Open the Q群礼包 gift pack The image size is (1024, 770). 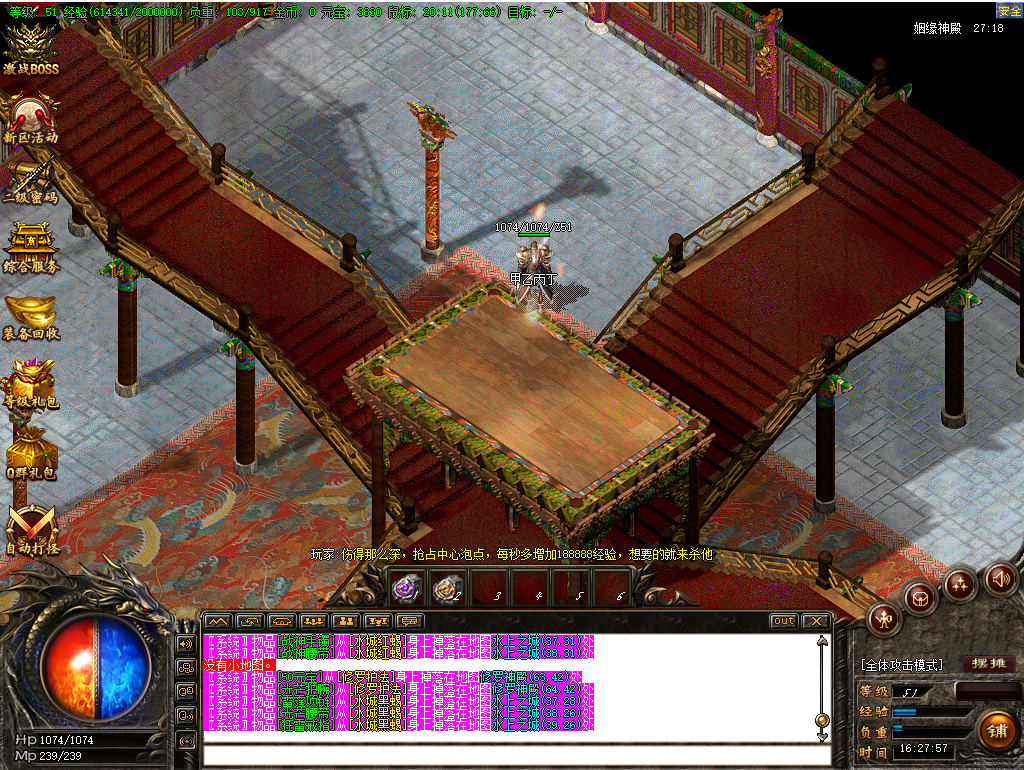tap(30, 453)
